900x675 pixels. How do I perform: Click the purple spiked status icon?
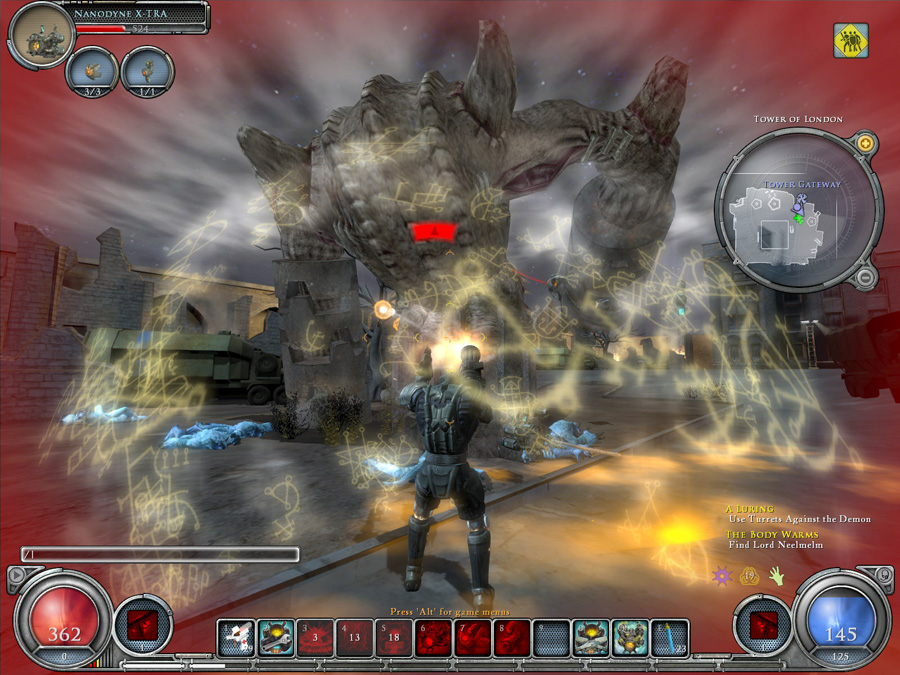click(x=721, y=576)
